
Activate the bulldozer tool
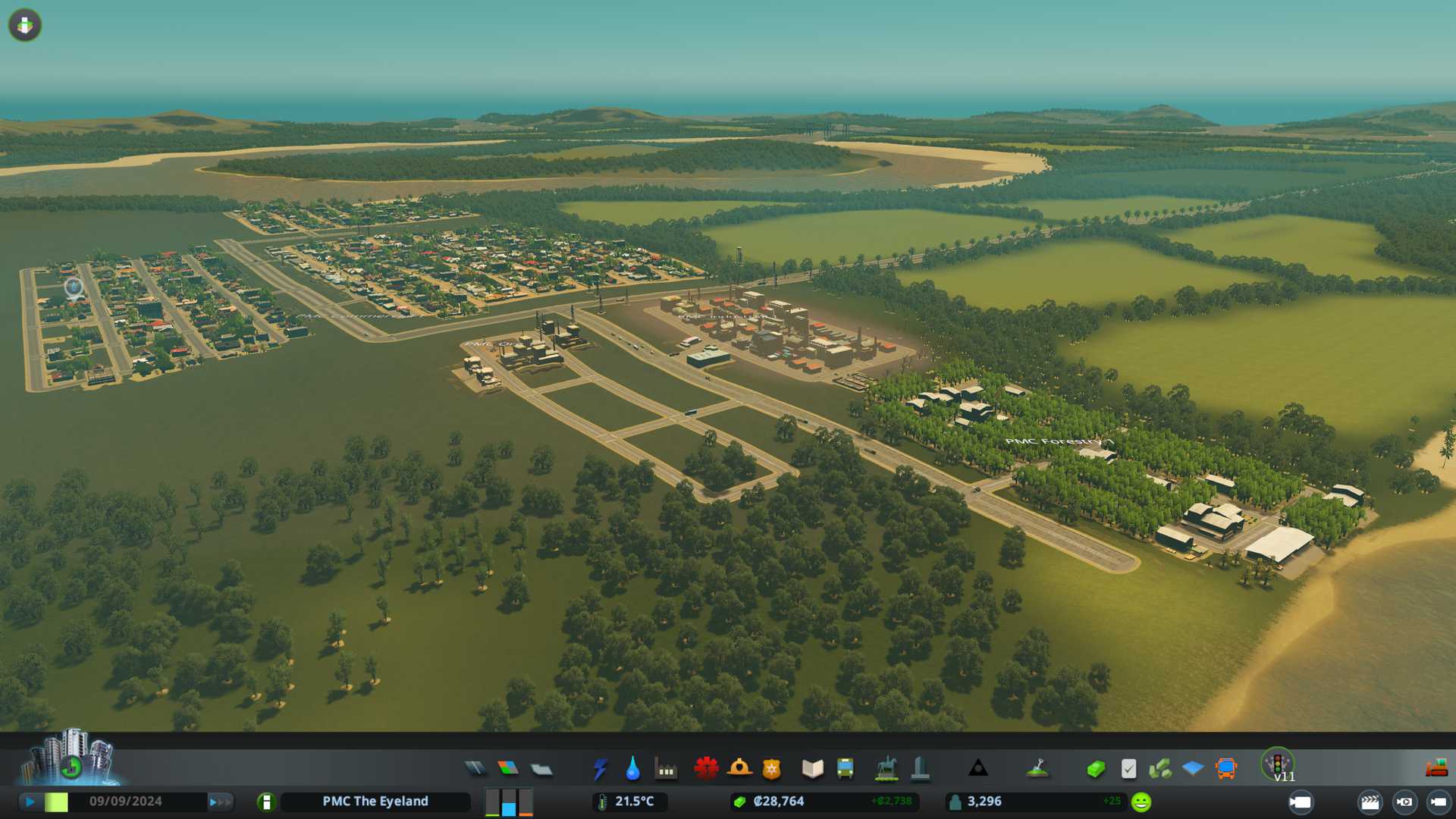coord(1436,769)
